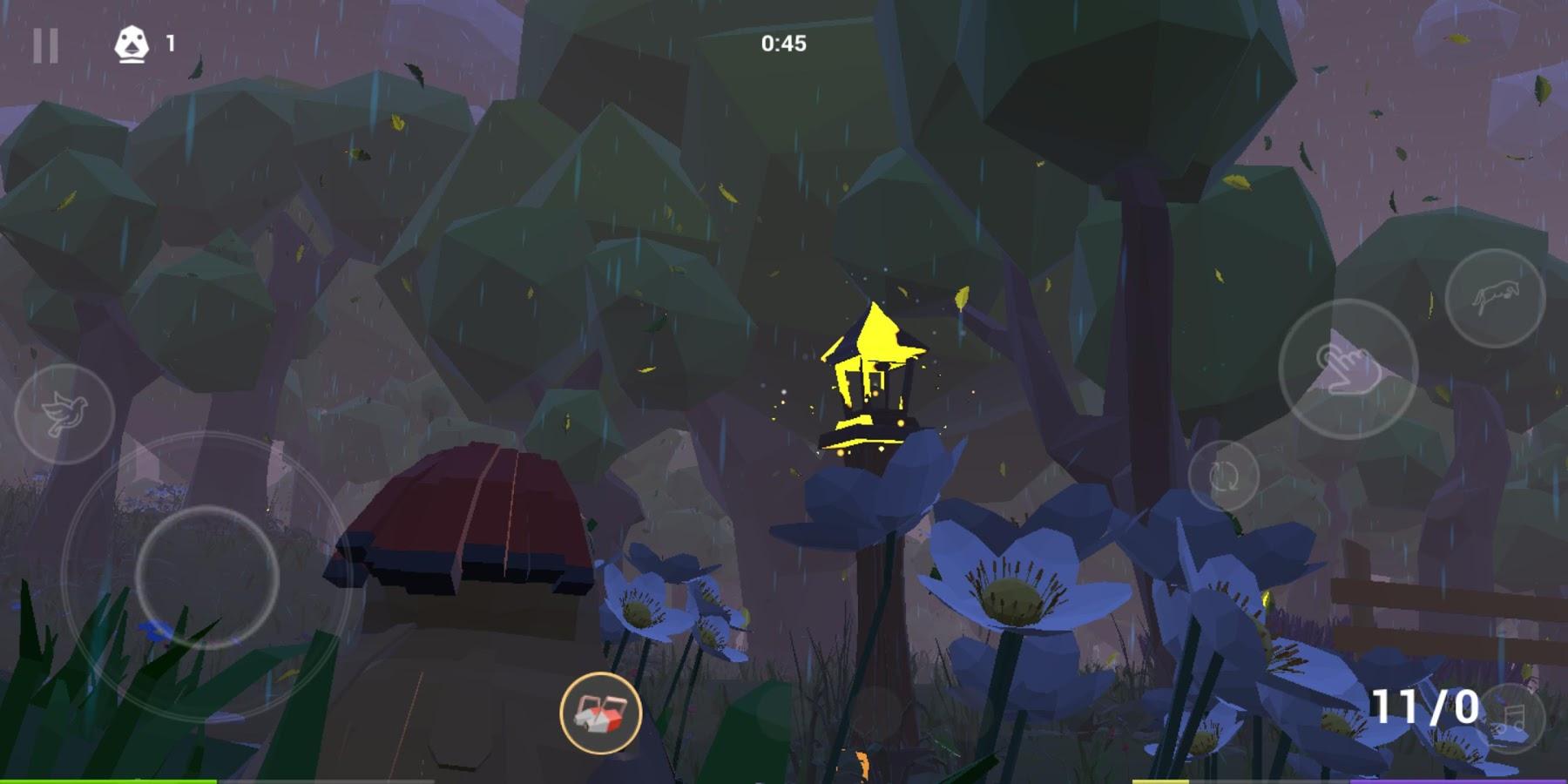
Task: Select the red and white item slot
Action: pos(600,713)
